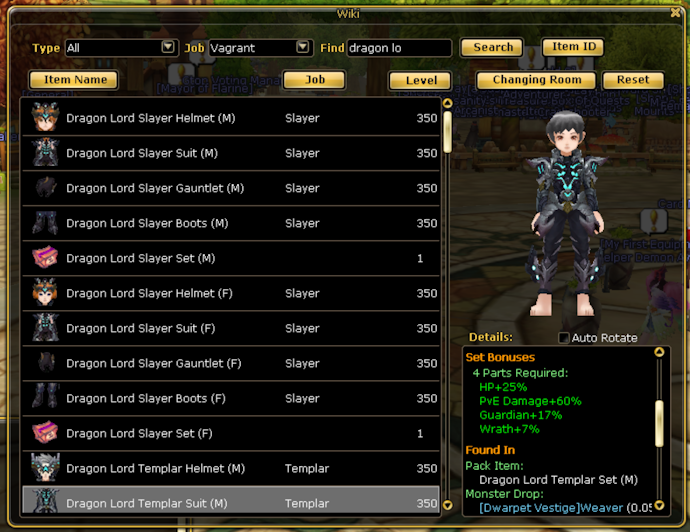Click the Item ID button
690x532 pixels.
[573, 47]
